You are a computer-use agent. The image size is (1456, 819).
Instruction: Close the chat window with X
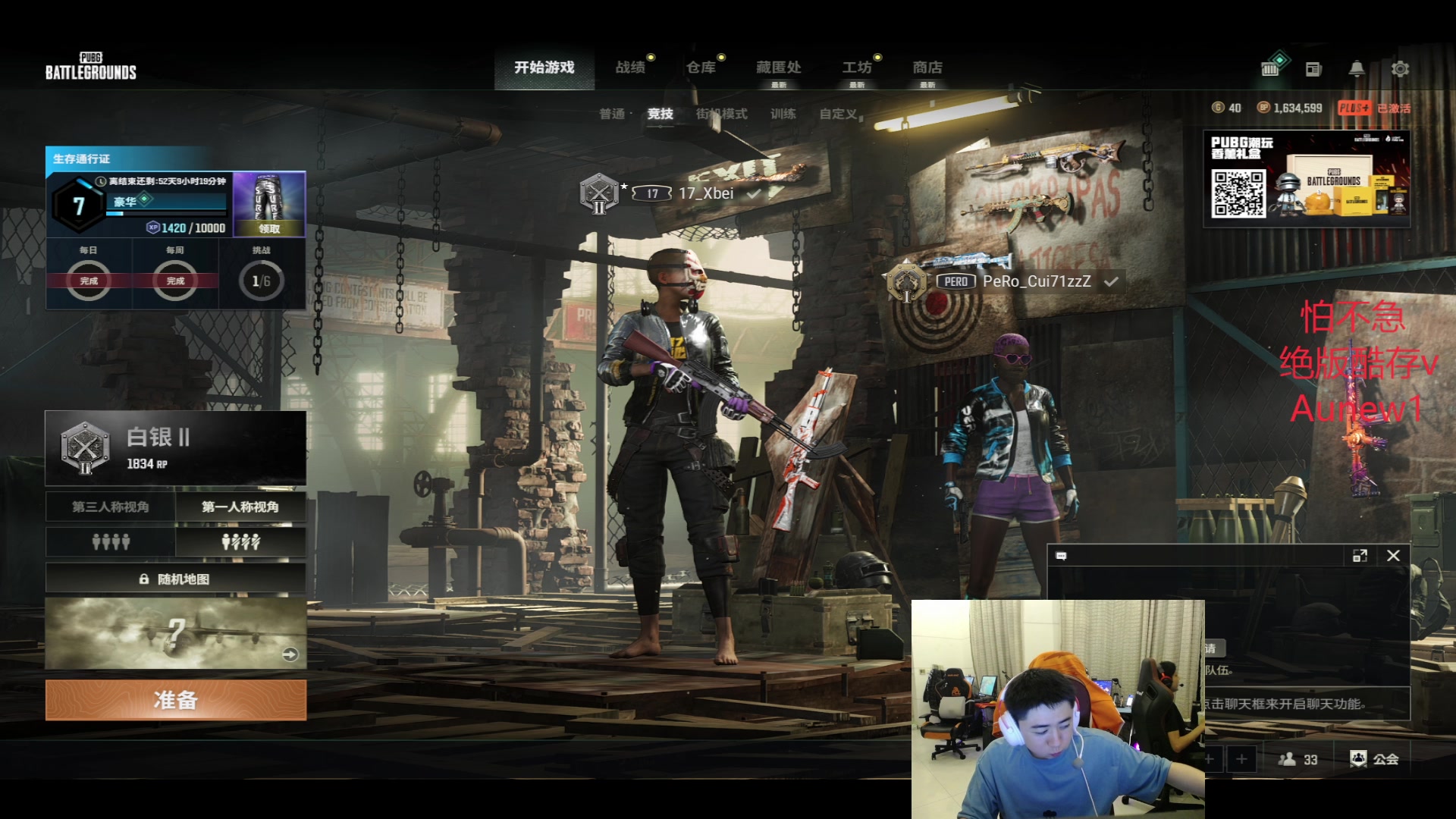click(1393, 556)
